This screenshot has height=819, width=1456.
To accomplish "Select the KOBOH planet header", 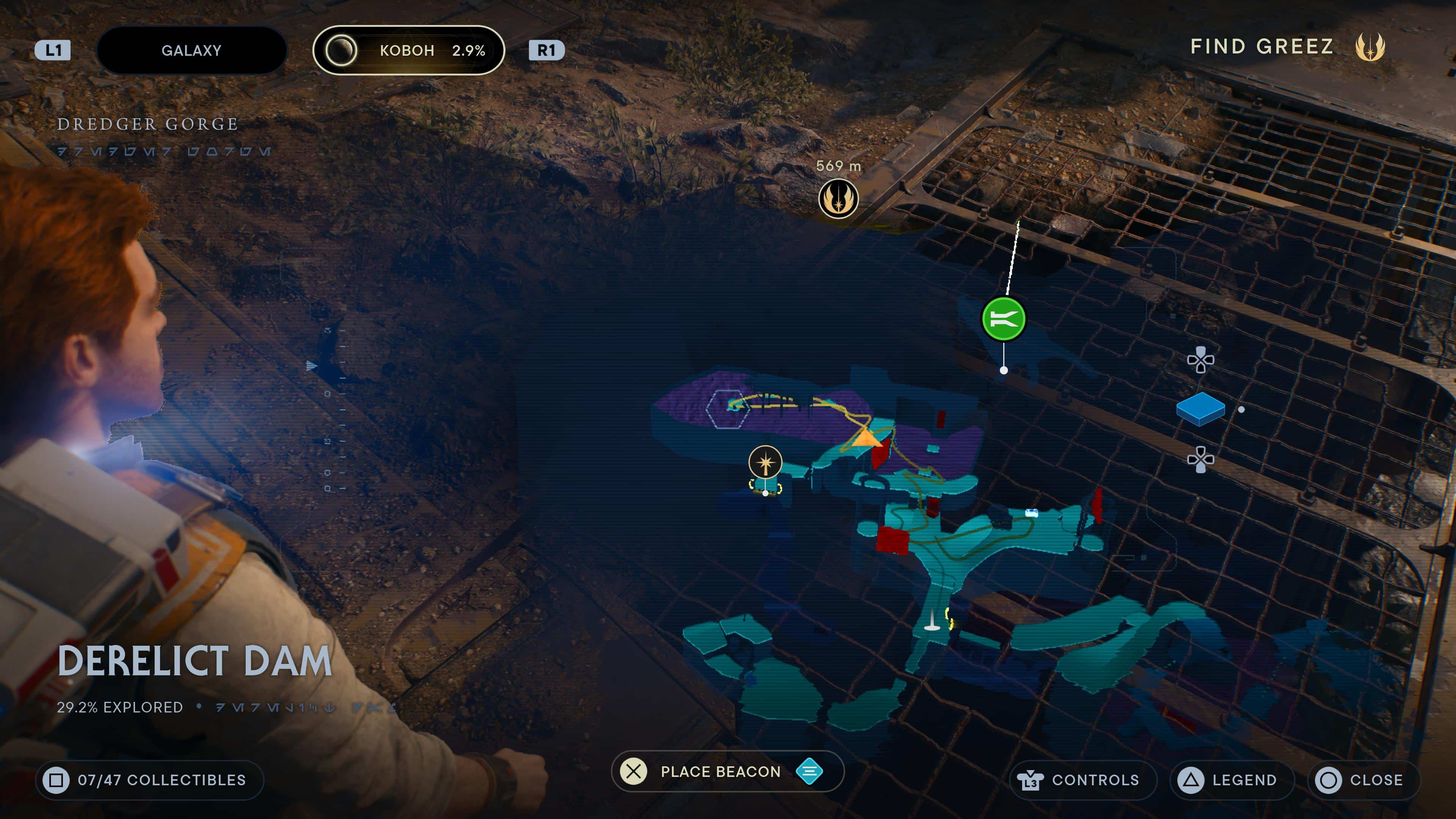I will coord(408,50).
